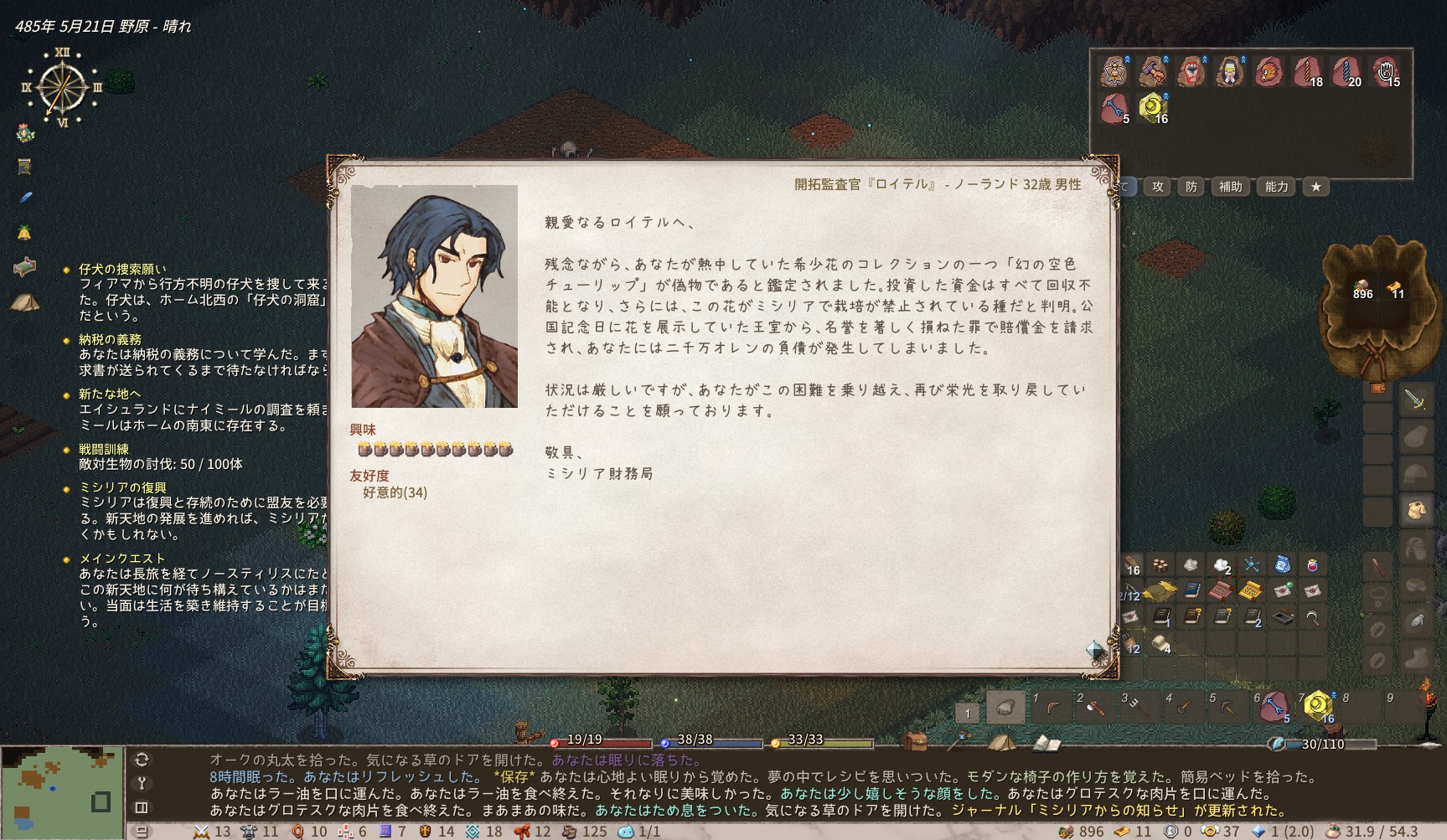The image size is (1447, 840).
Task: Click the red potion in inventory
Action: click(1312, 566)
